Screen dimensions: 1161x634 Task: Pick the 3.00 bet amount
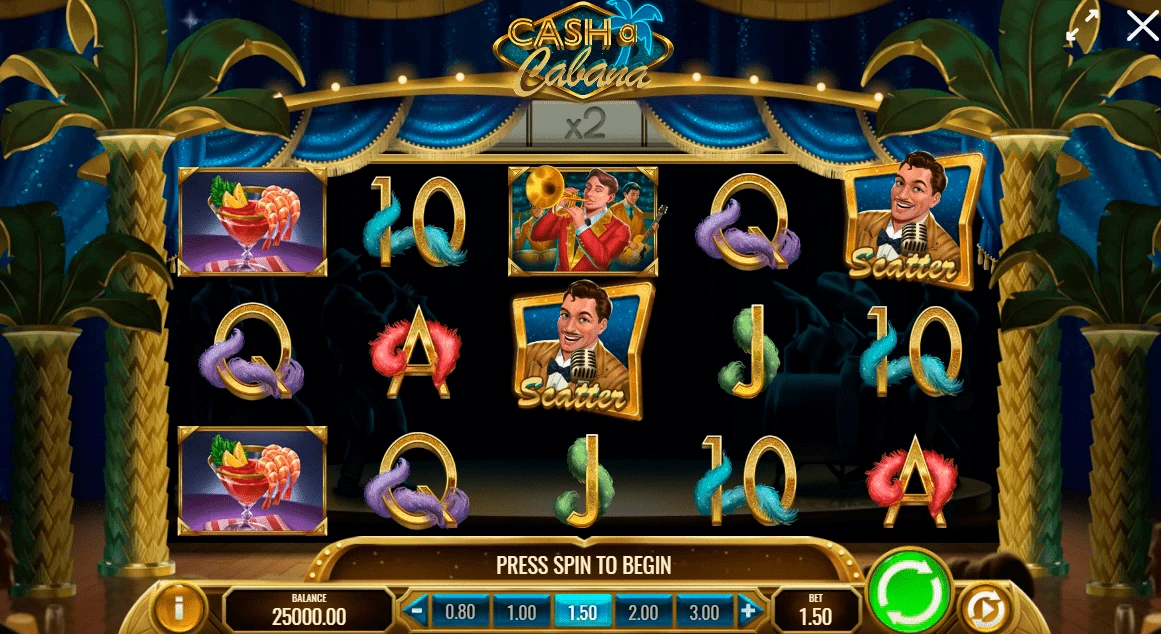point(705,611)
